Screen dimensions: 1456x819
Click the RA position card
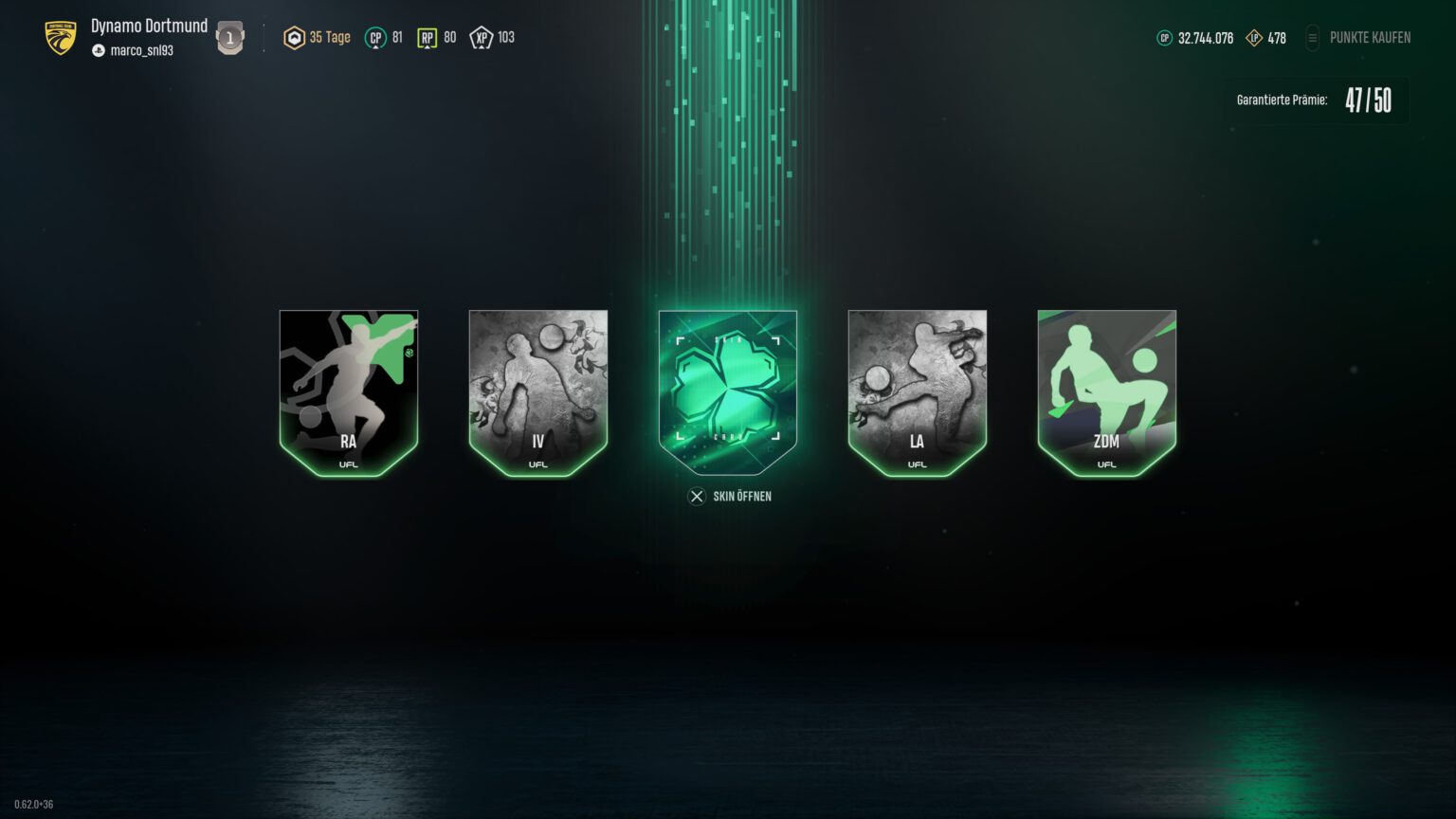click(348, 391)
